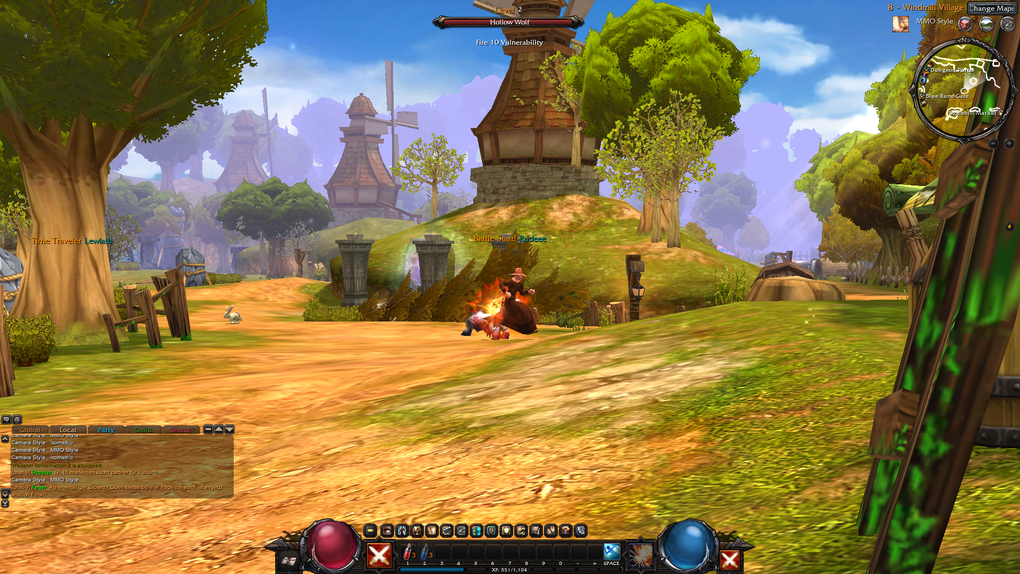
Task: Toggle the red cube camera style icon
Action: coord(965,23)
